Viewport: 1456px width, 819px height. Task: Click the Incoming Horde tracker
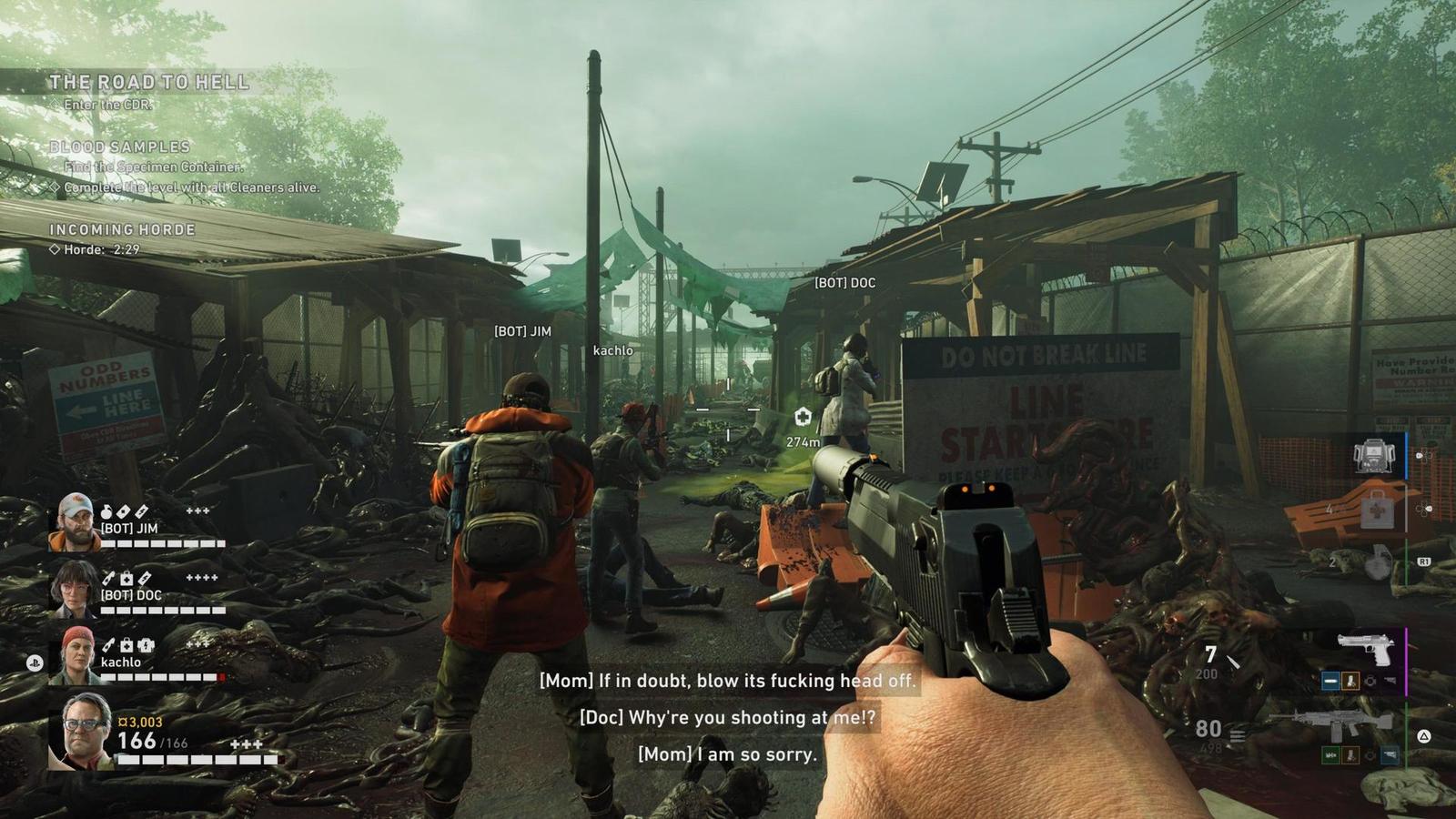[x=122, y=230]
